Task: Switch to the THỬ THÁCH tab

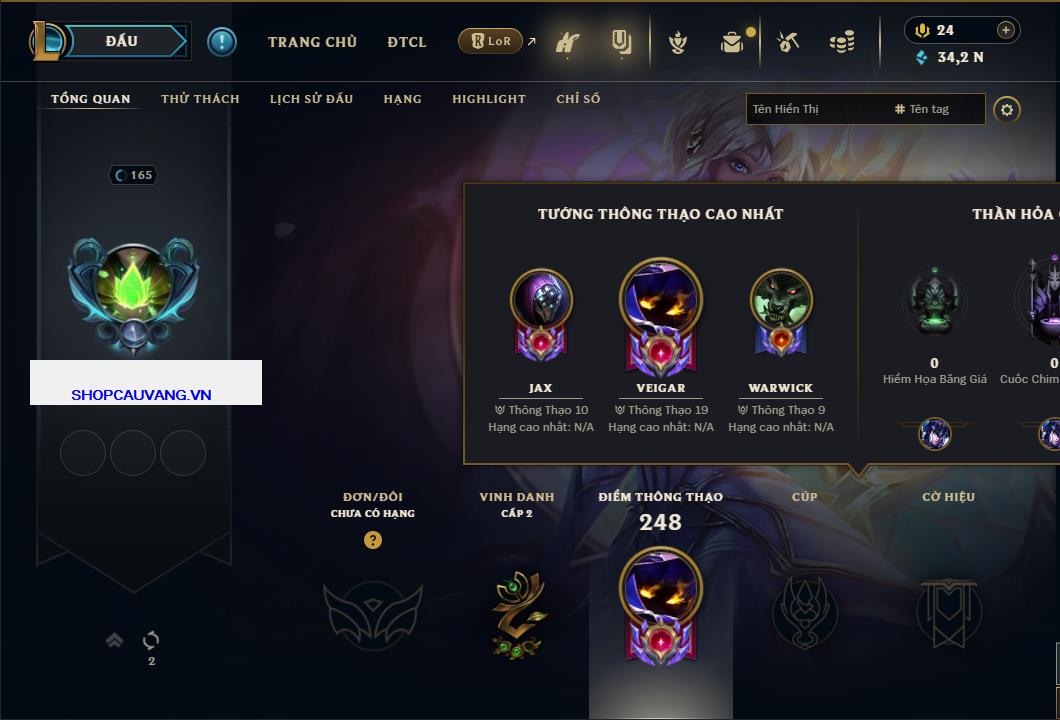Action: coord(200,99)
